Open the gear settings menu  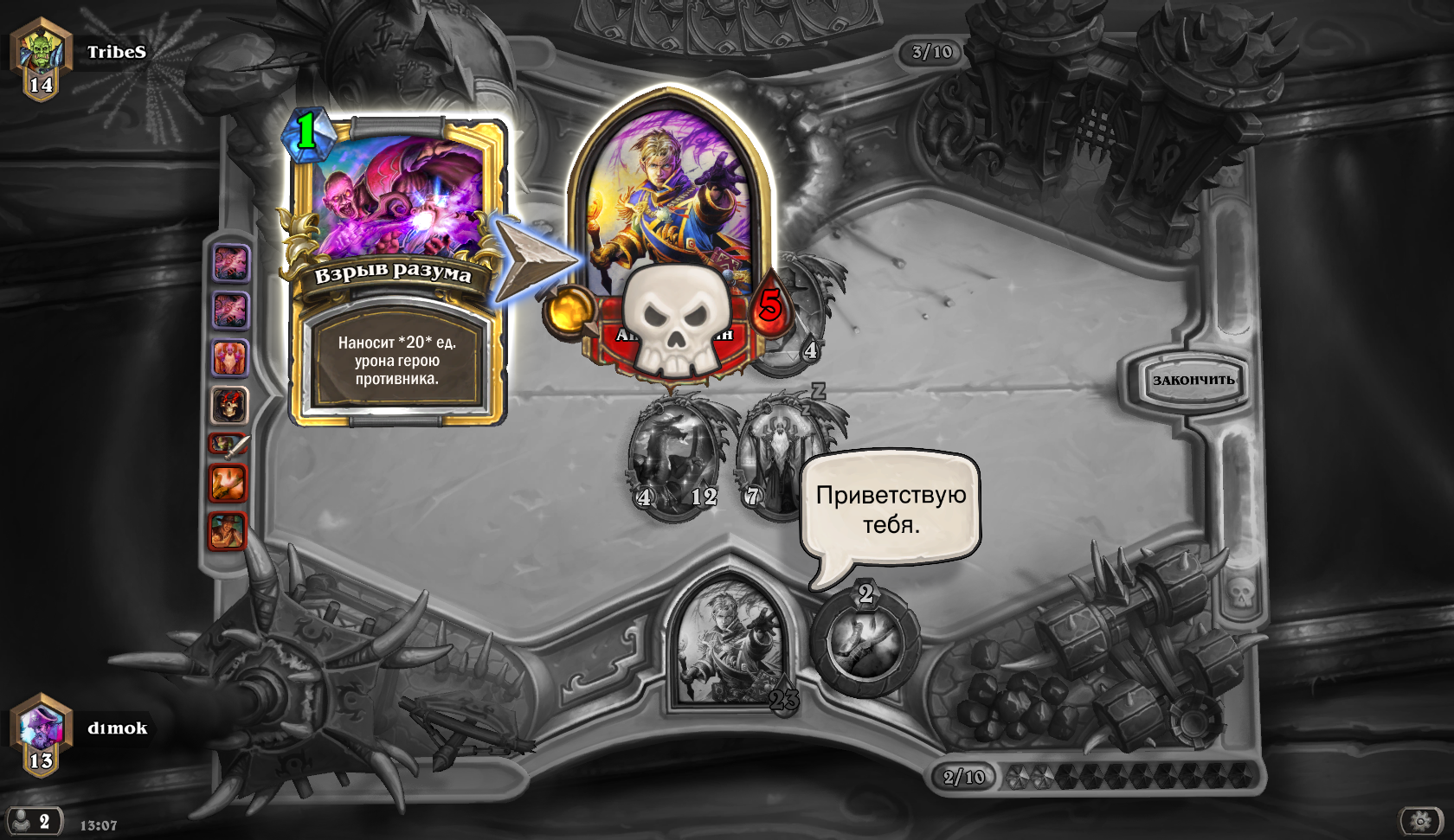pos(1420,820)
